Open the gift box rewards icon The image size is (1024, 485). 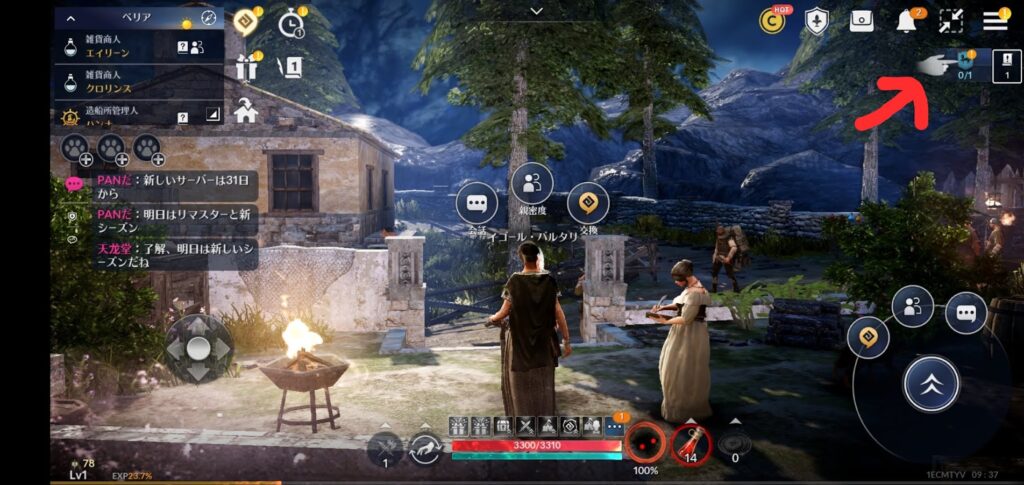pos(246,66)
